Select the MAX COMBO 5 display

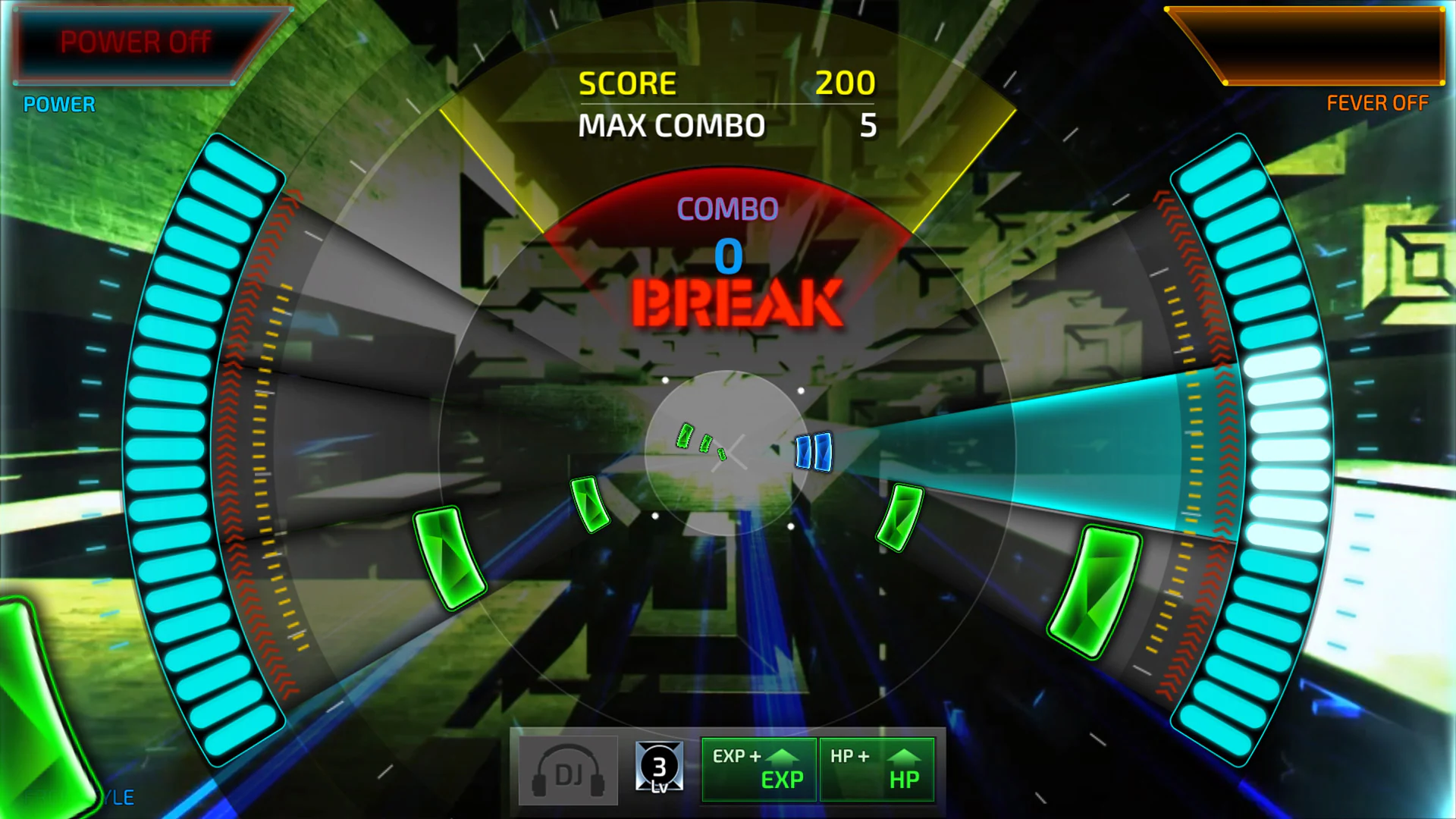726,125
